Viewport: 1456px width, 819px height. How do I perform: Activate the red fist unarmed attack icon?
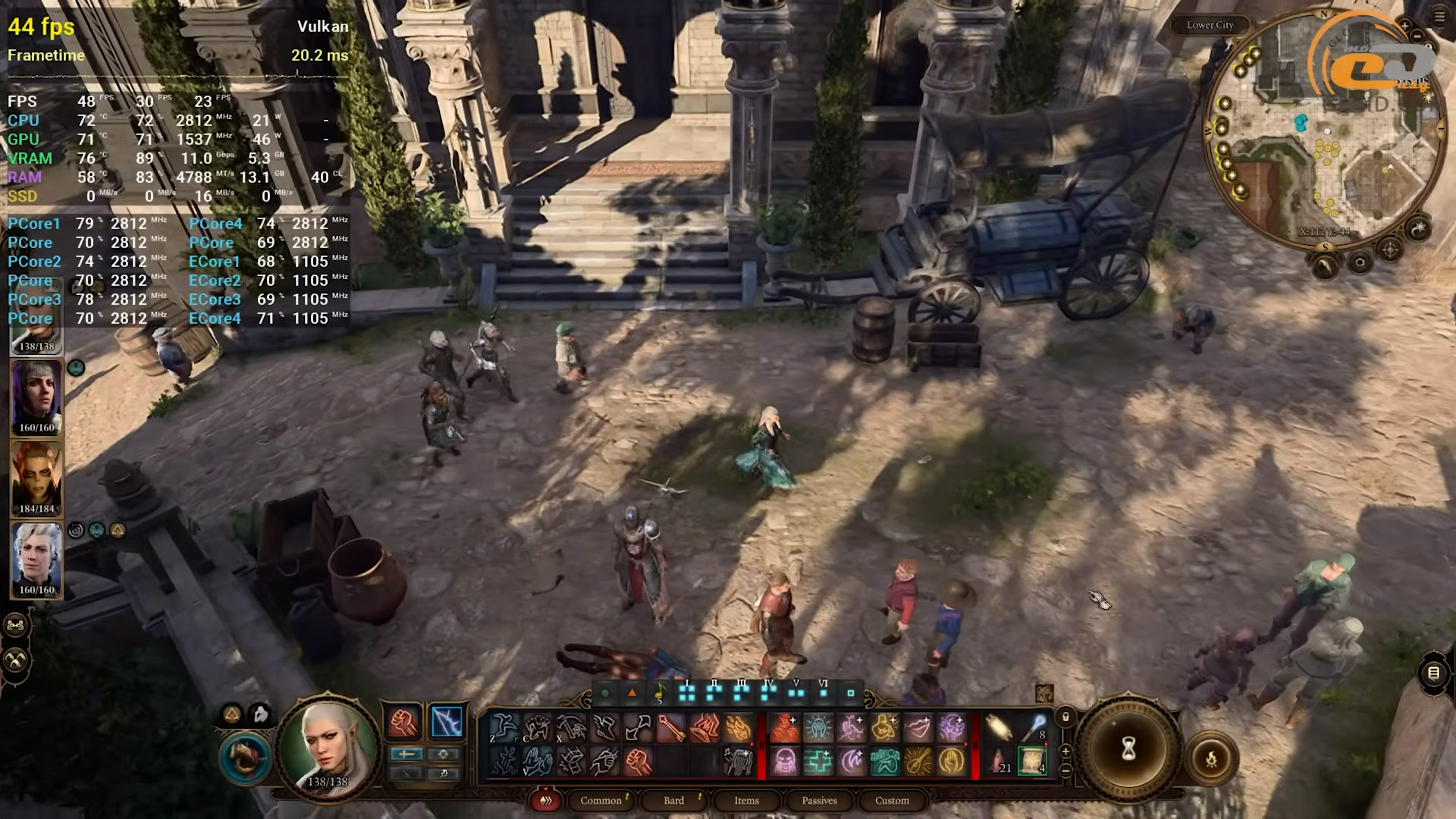pos(404,722)
